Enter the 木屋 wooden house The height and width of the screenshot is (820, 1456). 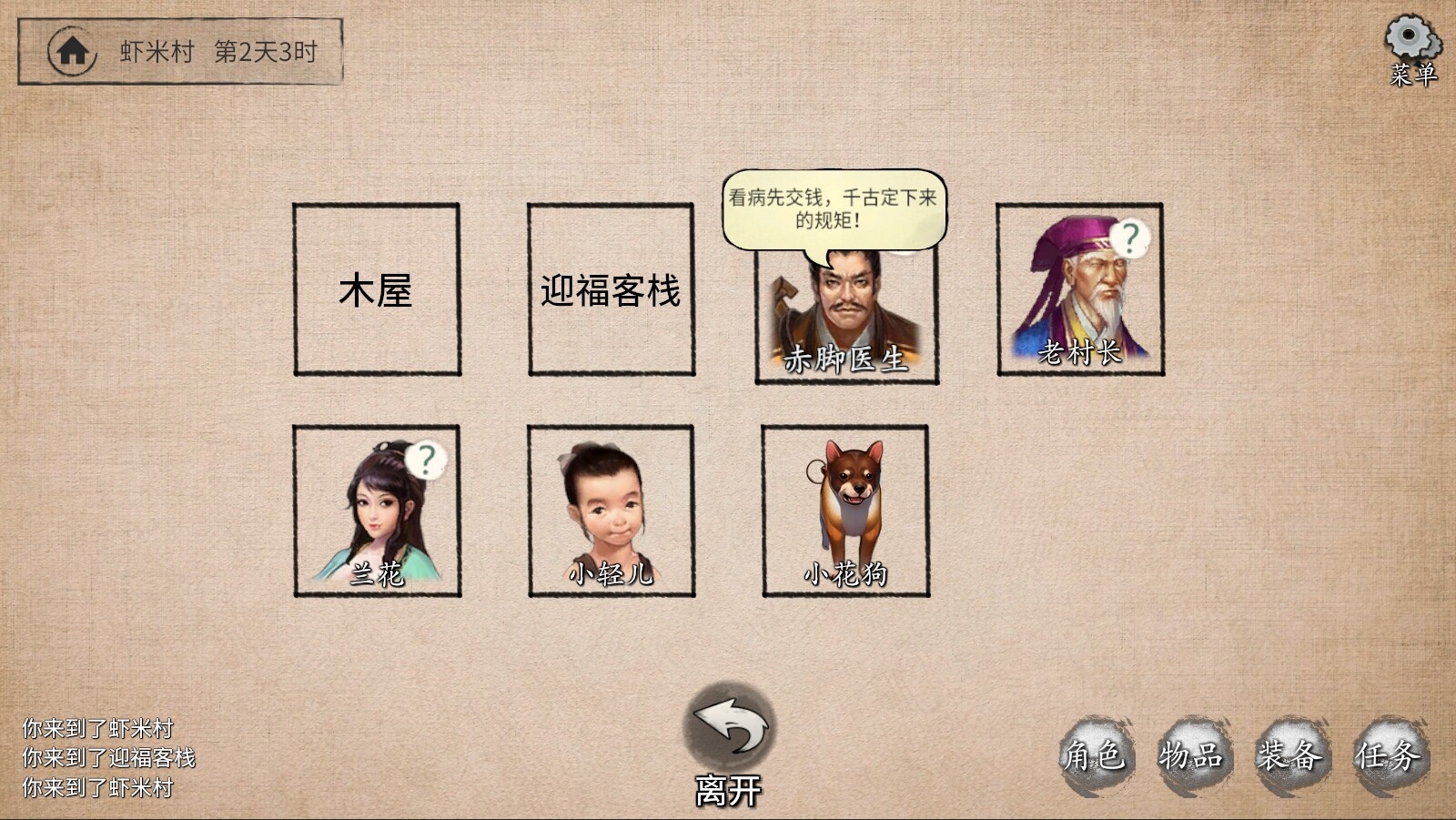coord(376,289)
